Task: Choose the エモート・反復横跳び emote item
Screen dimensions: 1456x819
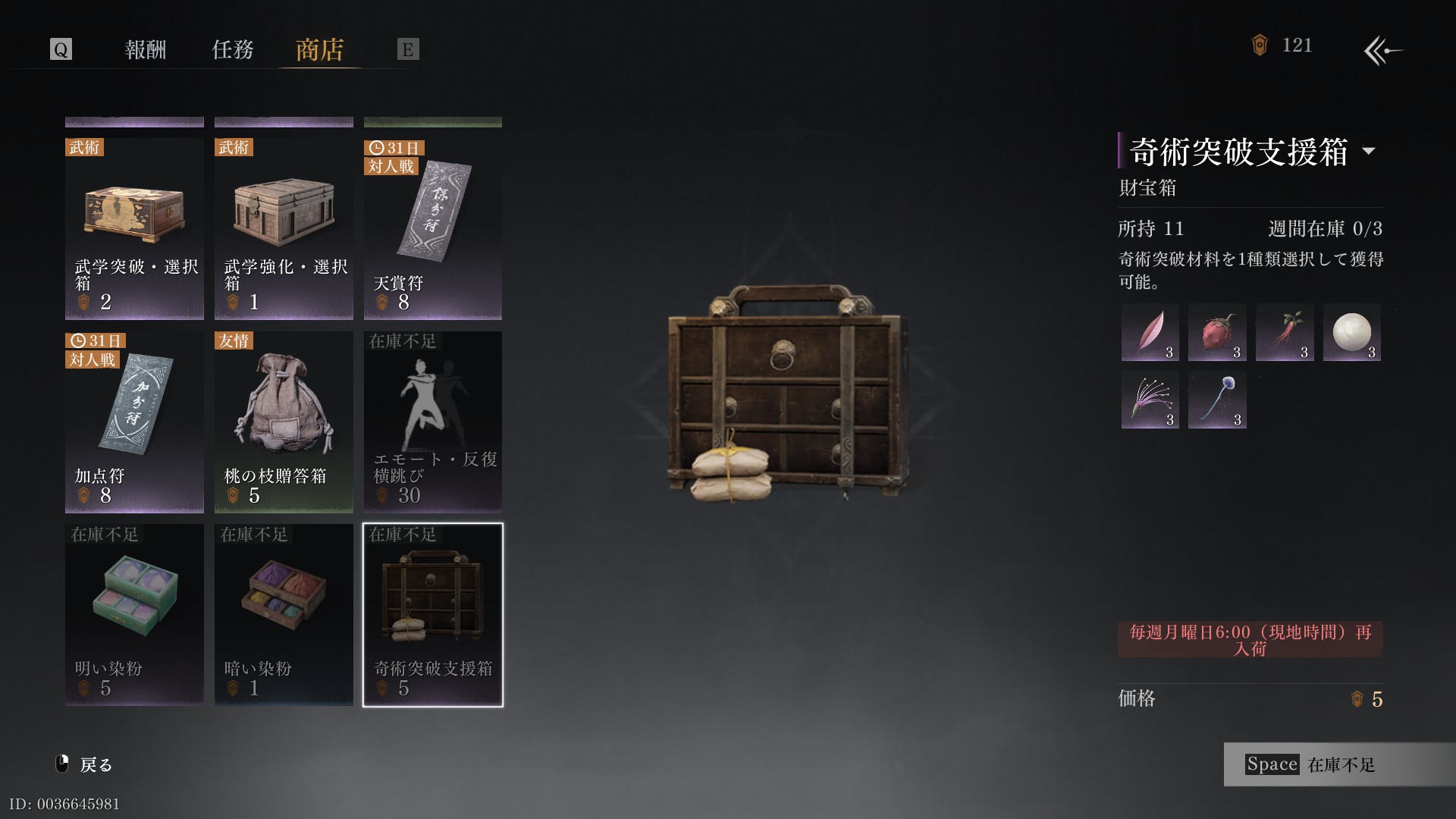Action: [x=433, y=422]
